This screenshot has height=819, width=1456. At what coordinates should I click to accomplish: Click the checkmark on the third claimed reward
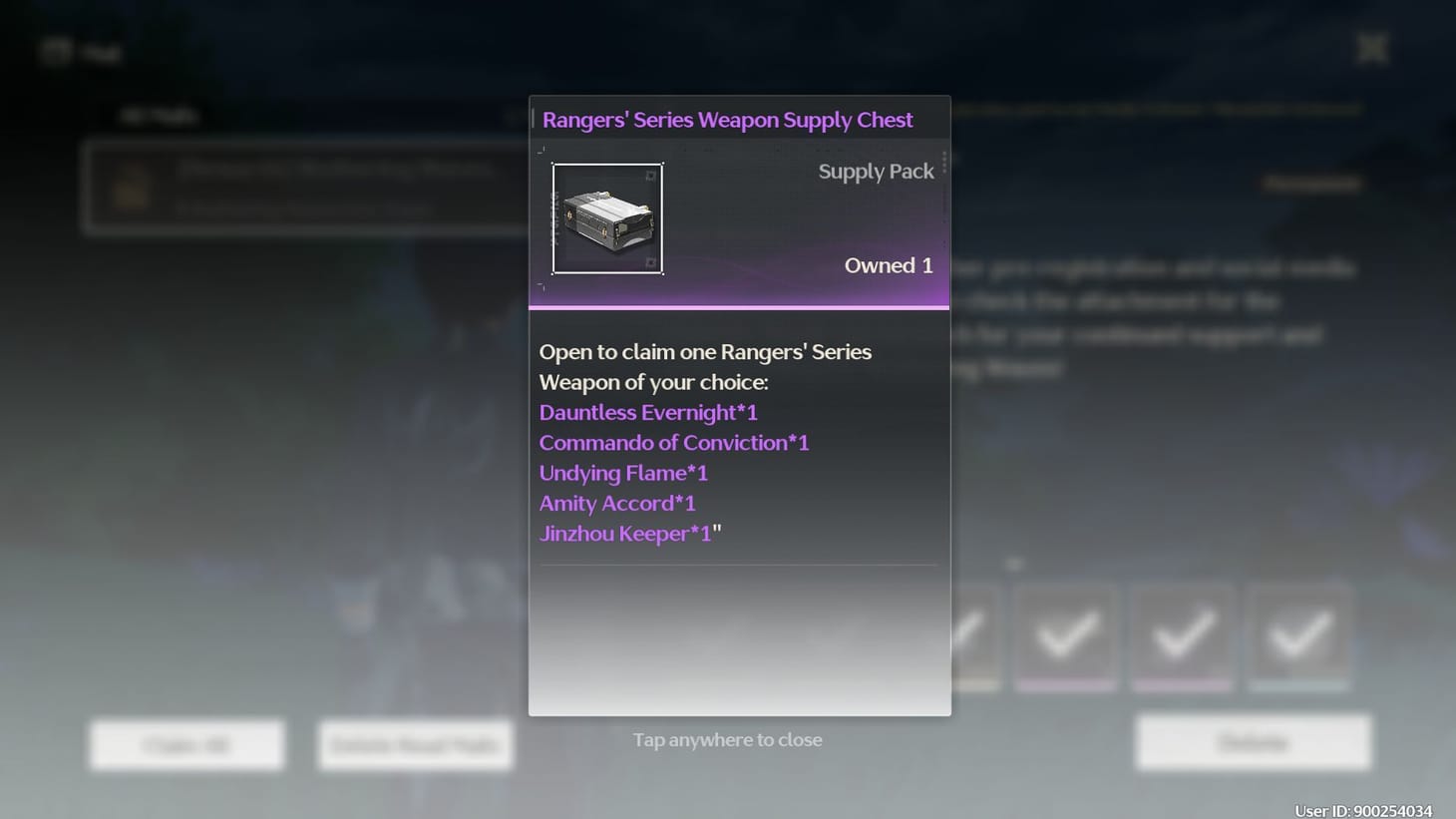click(1182, 635)
